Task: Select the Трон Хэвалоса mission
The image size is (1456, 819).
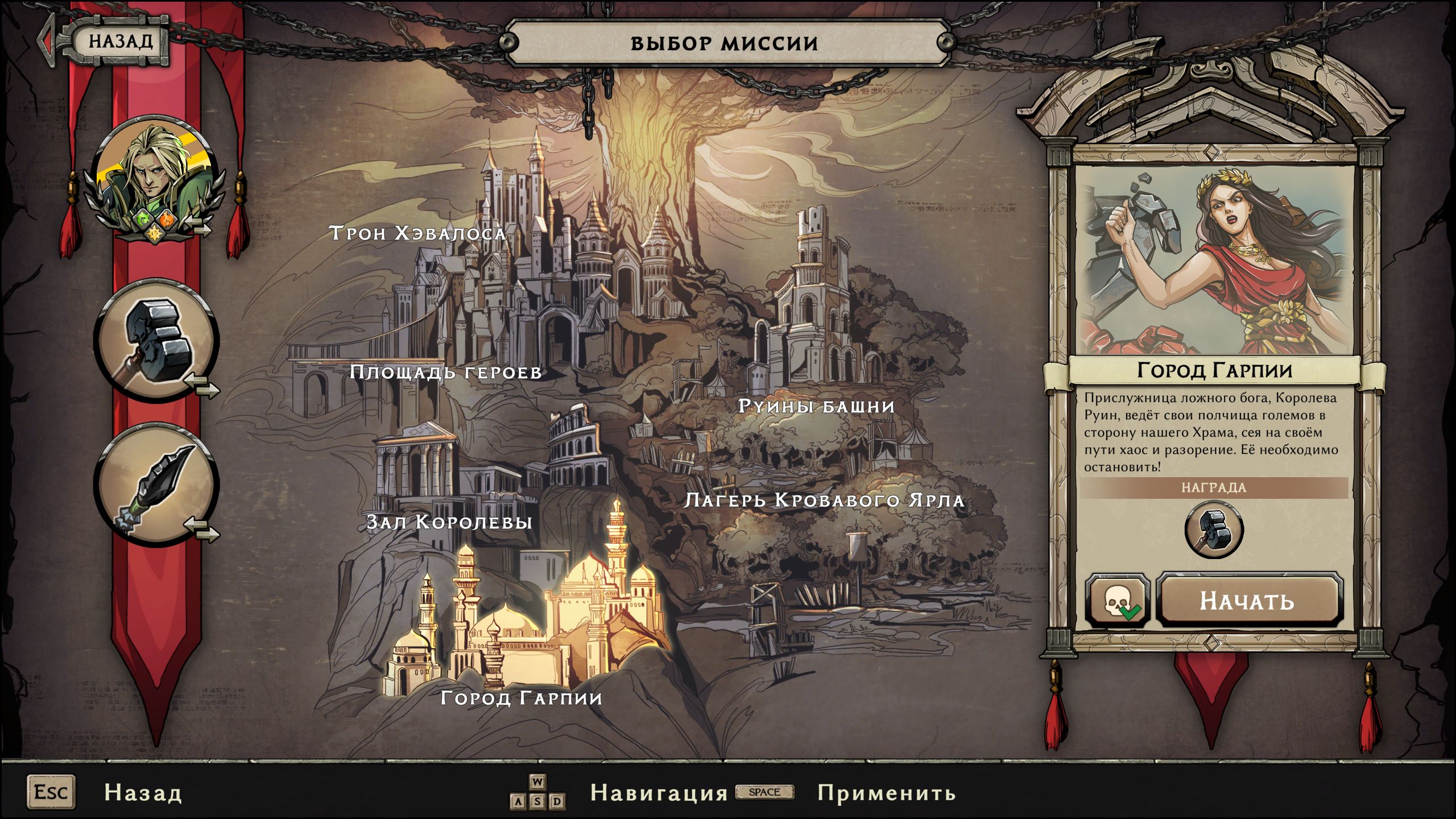Action: pyautogui.click(x=418, y=233)
